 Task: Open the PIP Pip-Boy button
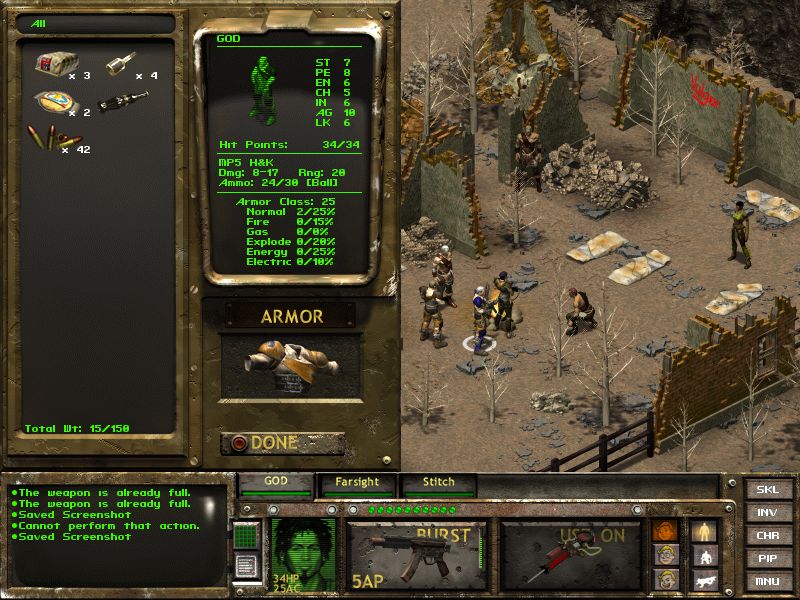pos(767,558)
